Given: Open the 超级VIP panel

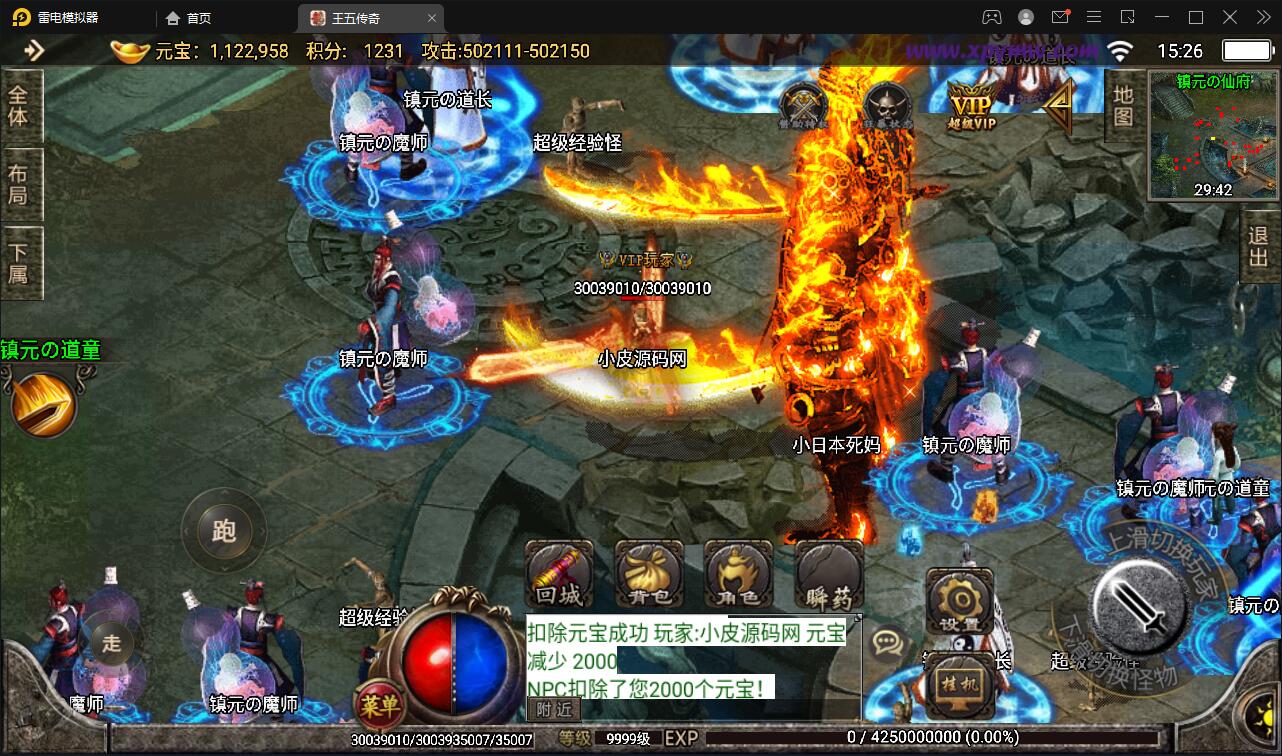Looking at the screenshot, I should tap(973, 105).
